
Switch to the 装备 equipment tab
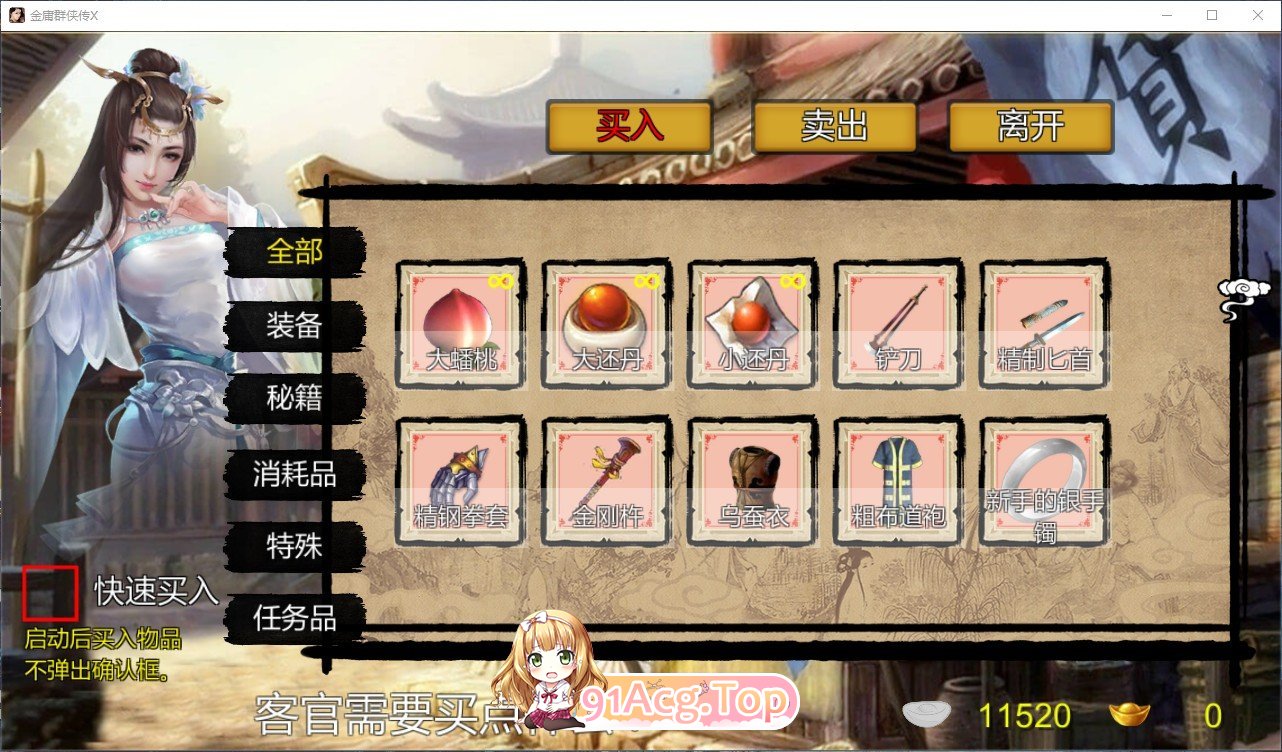(294, 326)
